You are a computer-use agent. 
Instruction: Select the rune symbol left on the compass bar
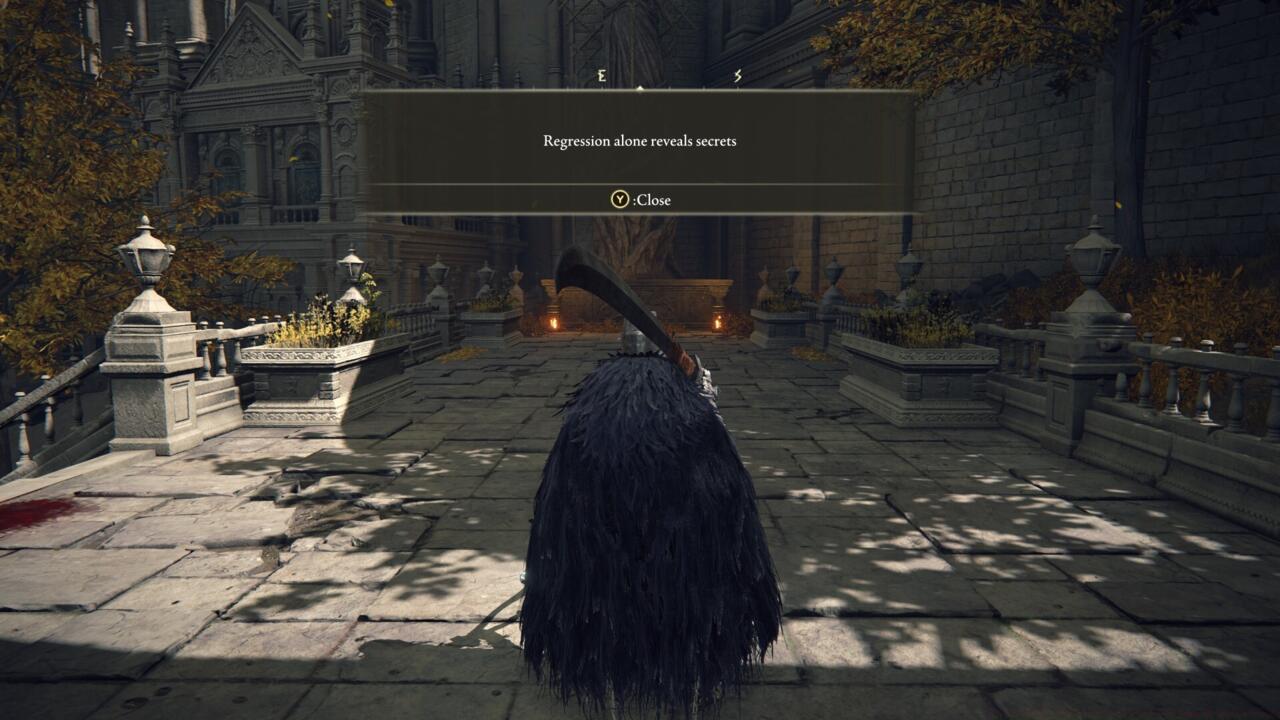click(601, 74)
